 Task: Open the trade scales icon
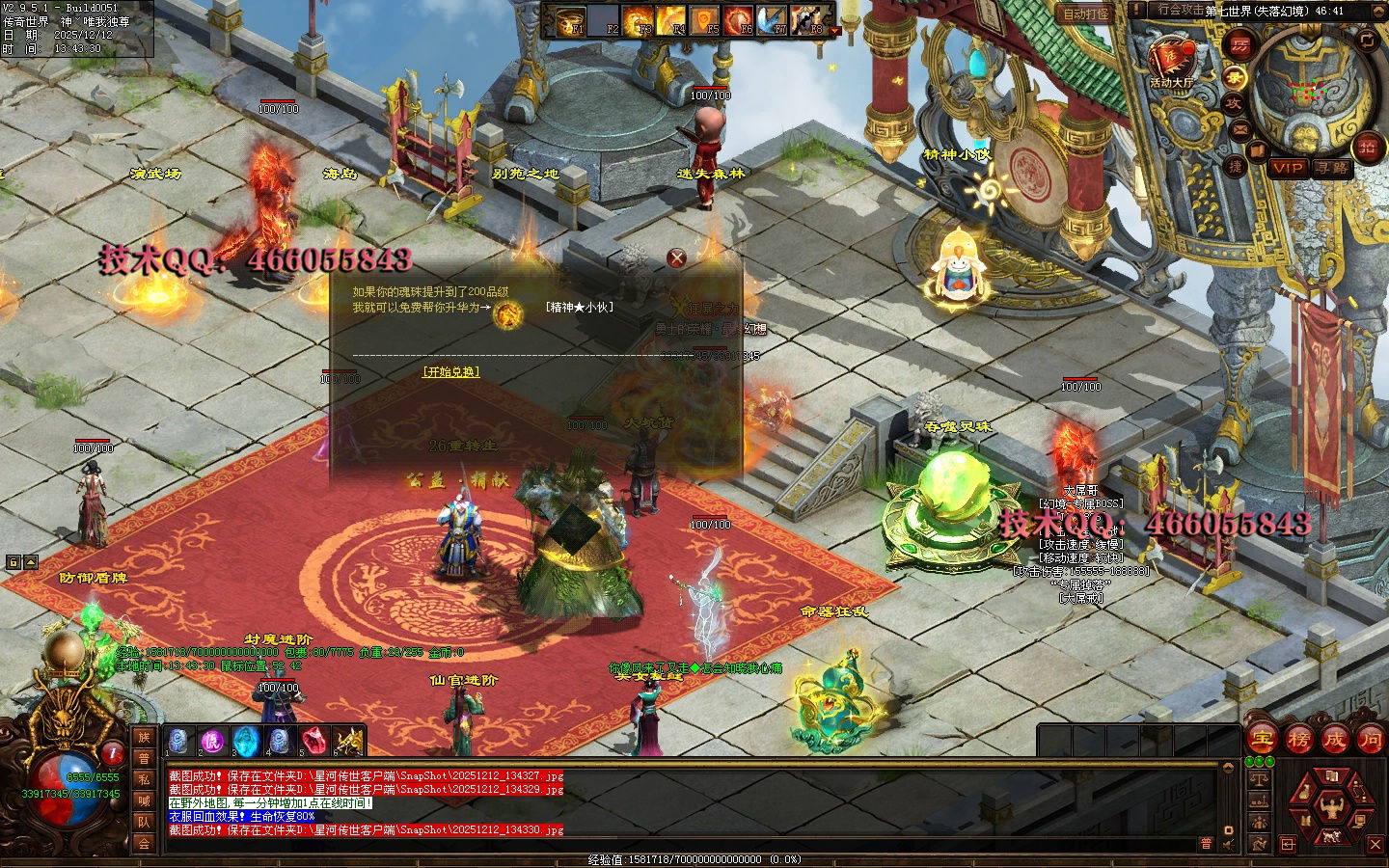(1259, 777)
